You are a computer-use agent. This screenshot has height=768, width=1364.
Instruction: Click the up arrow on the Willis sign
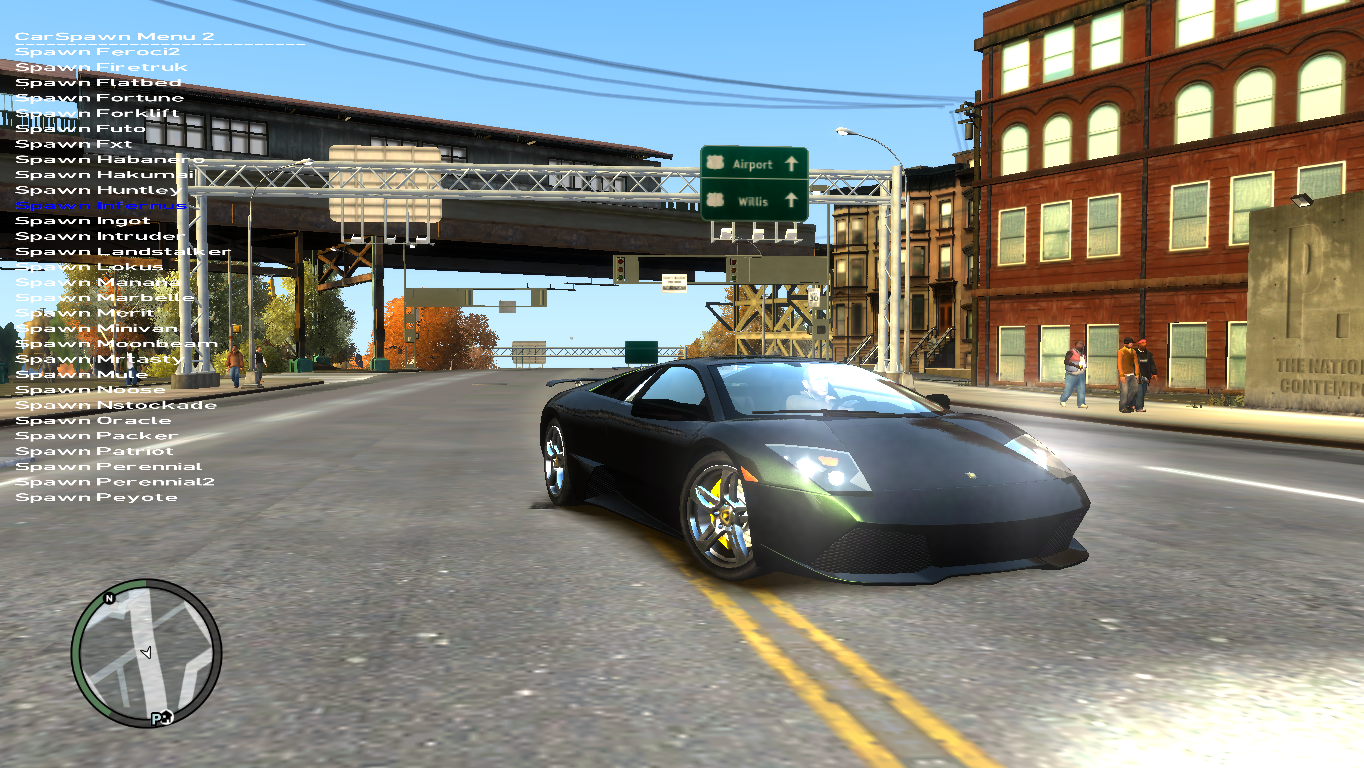coord(791,200)
